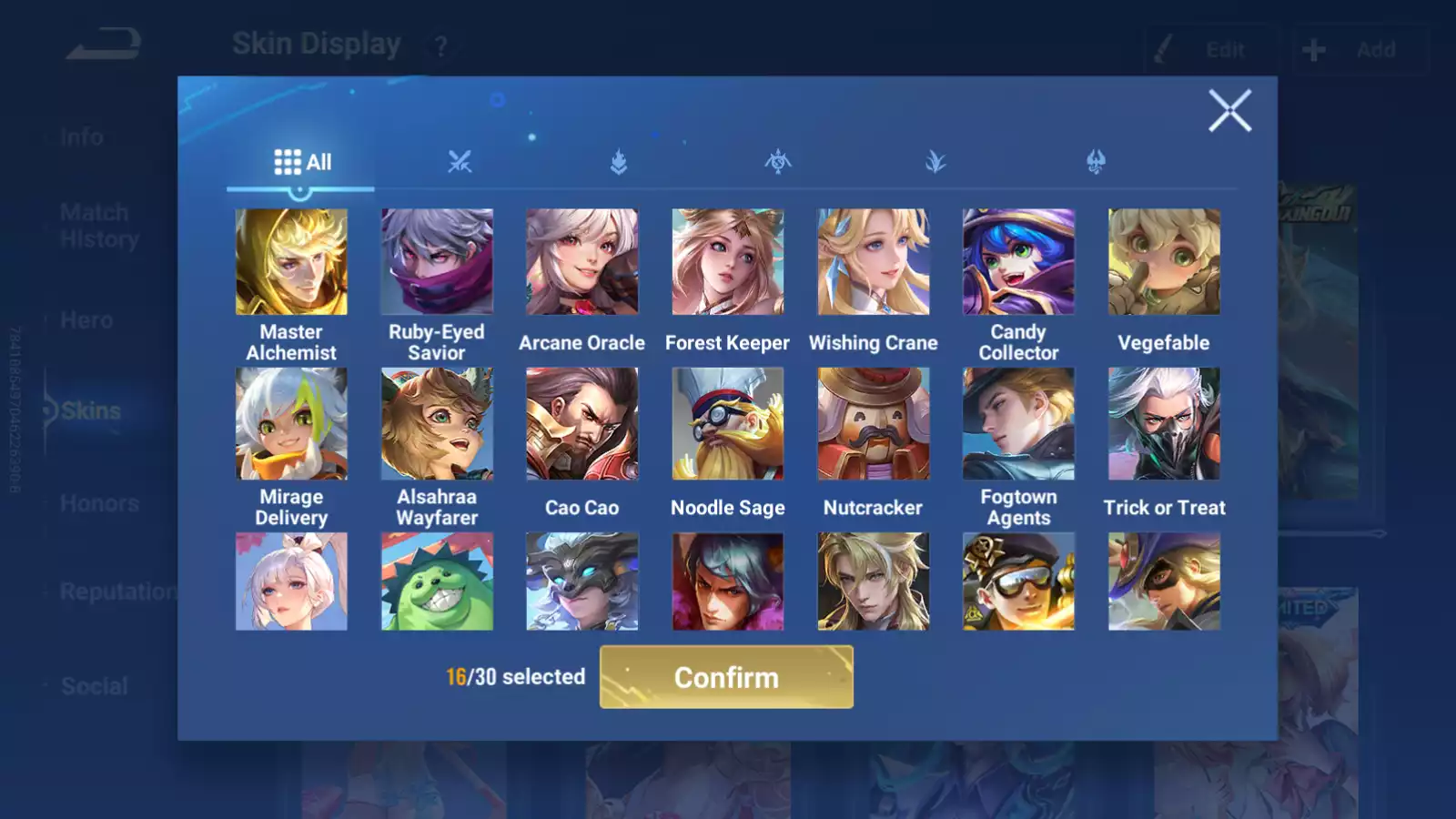
Task: Switch to the All skins tab
Action: tap(302, 162)
